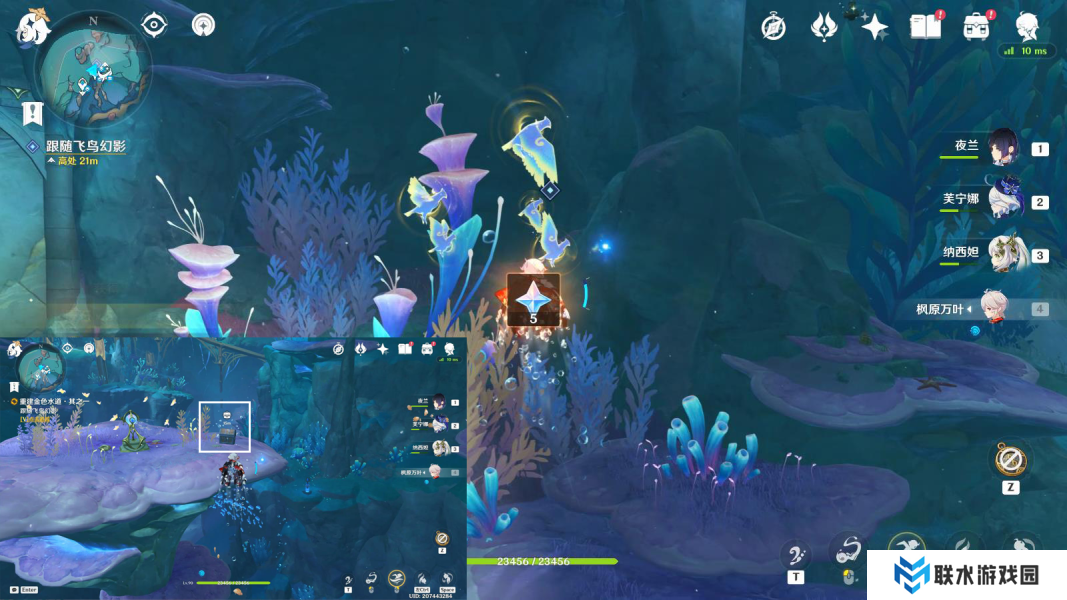Select the 跟随飞鸟幻影 quest tracker

tap(85, 147)
